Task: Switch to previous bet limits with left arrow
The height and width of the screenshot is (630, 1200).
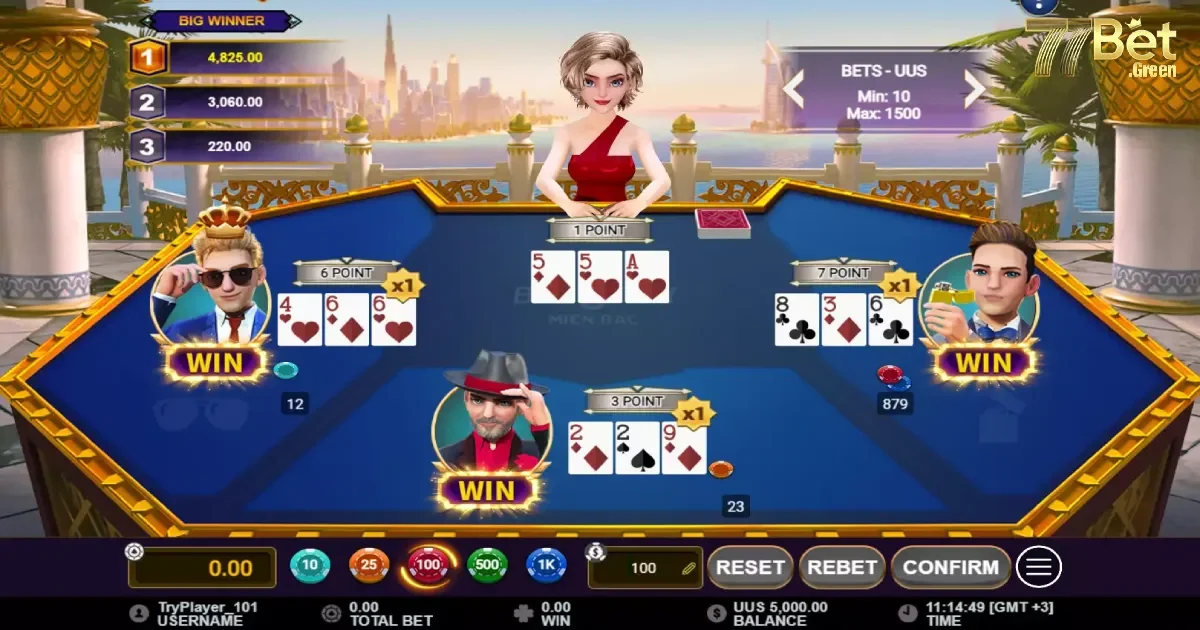Action: click(x=793, y=89)
